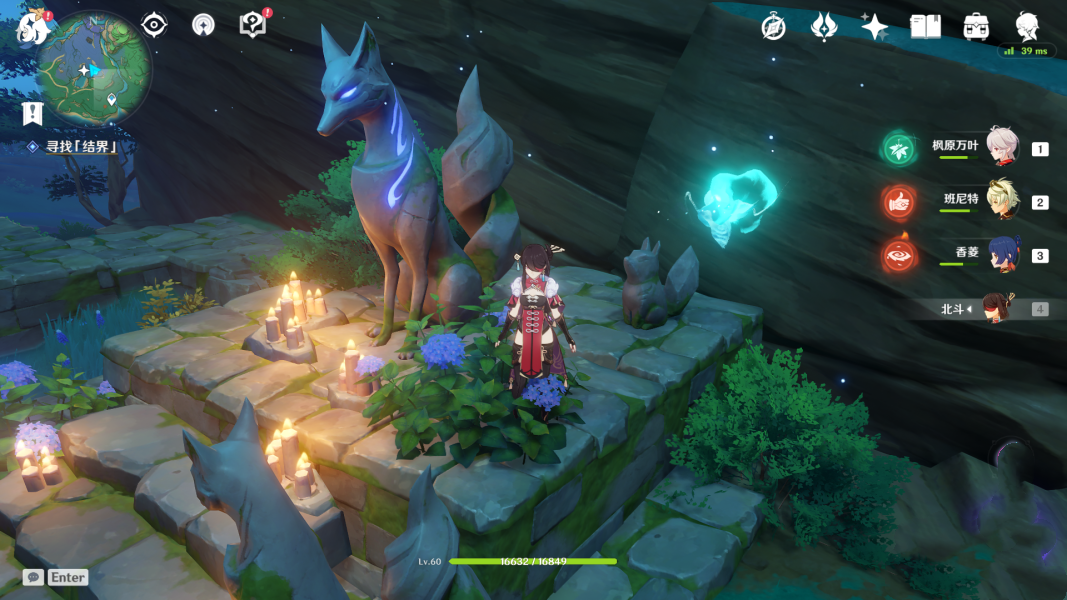
Task: Switch to party member 香菱
Action: (x=1002, y=255)
